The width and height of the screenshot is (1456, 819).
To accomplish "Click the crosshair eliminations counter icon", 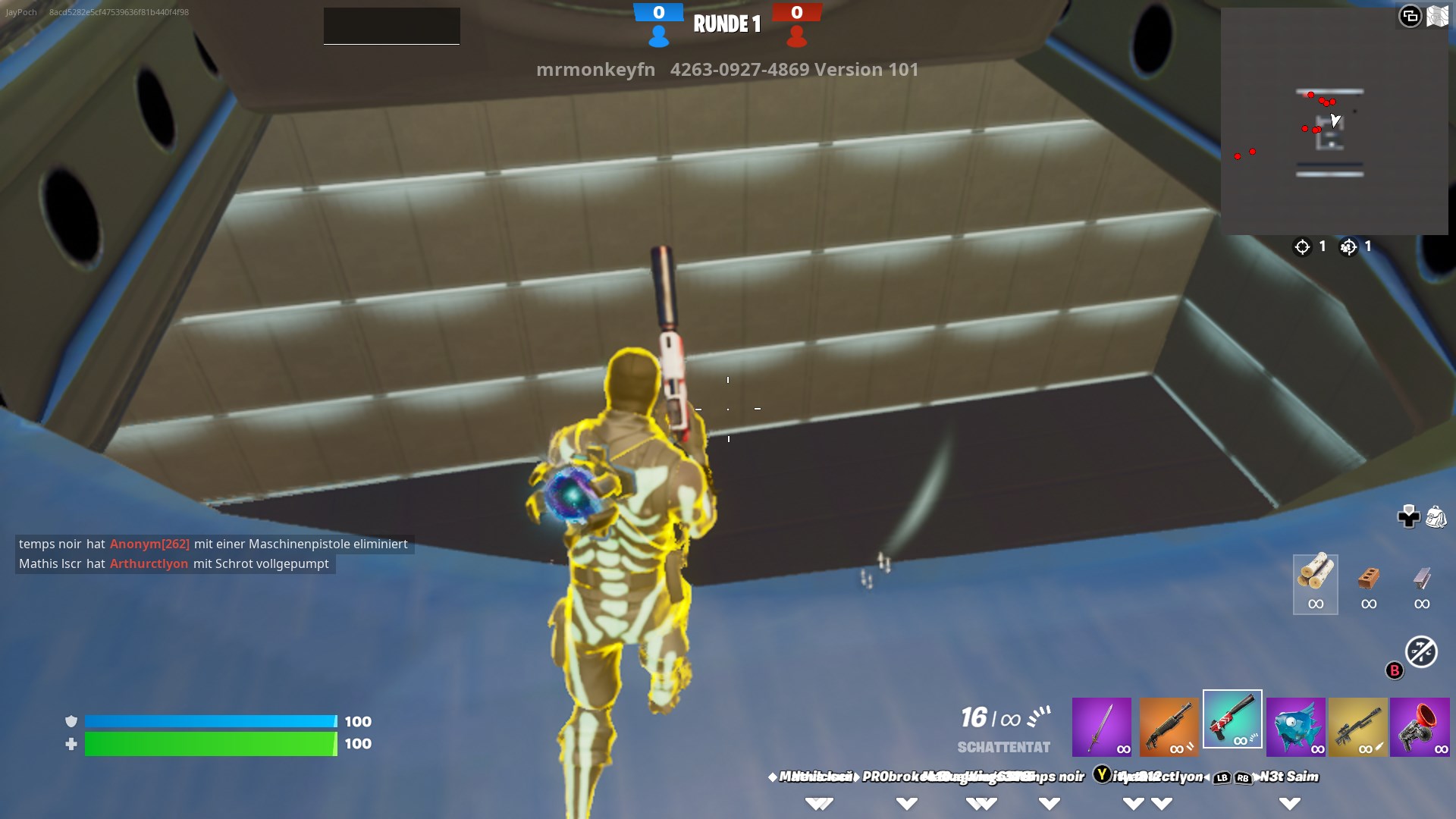I will pyautogui.click(x=1302, y=246).
